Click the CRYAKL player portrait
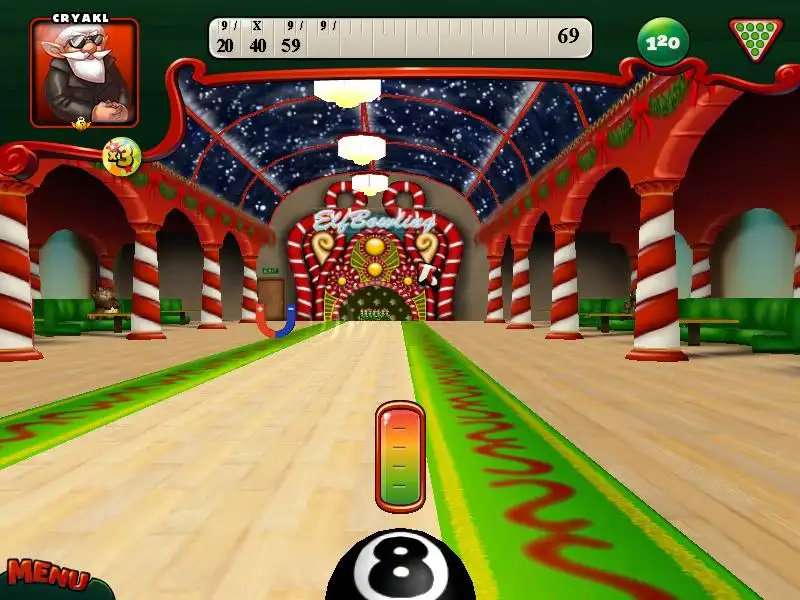The width and height of the screenshot is (800, 600). pyautogui.click(x=84, y=73)
